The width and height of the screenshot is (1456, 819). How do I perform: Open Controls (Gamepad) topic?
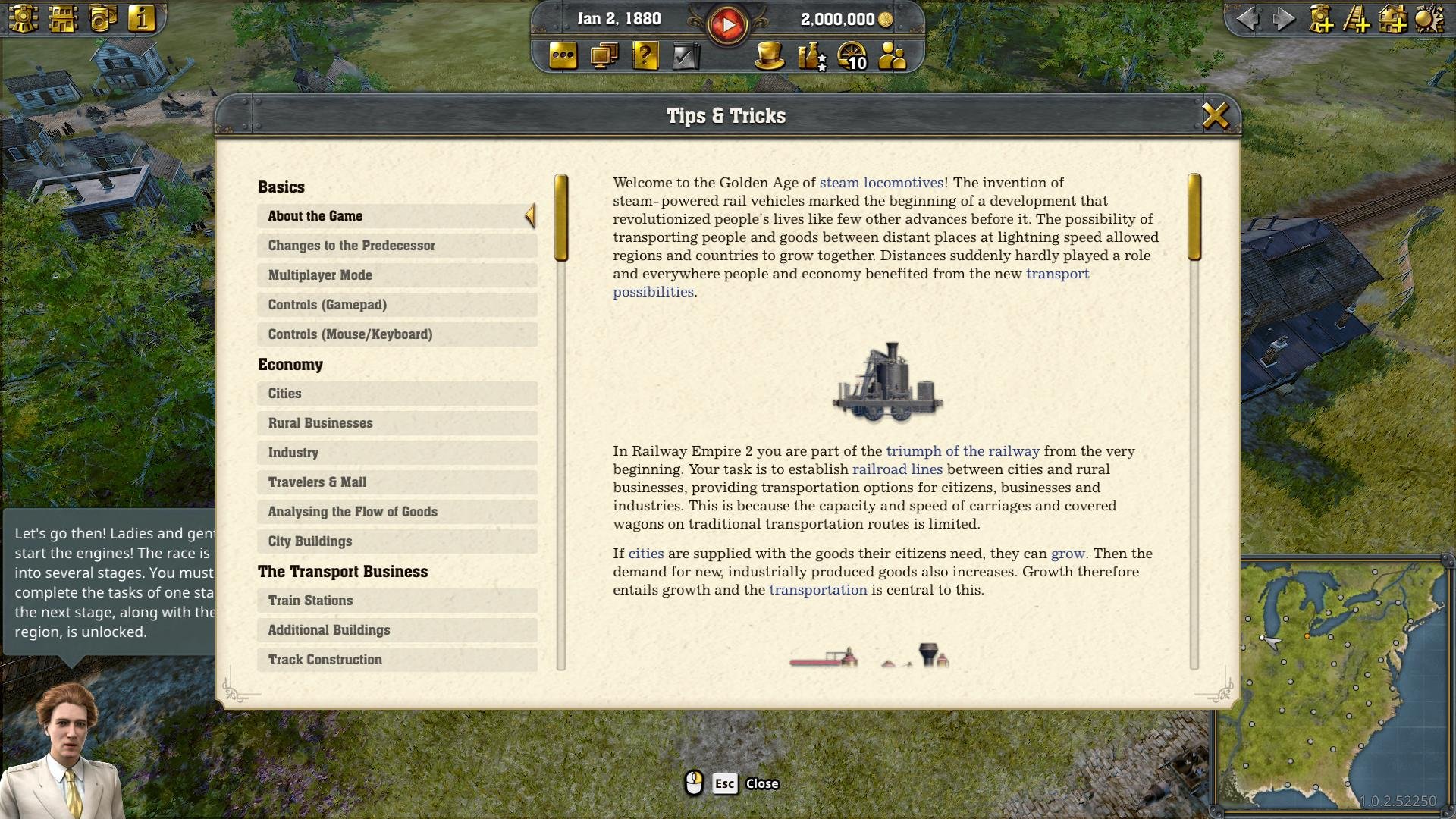tap(396, 305)
